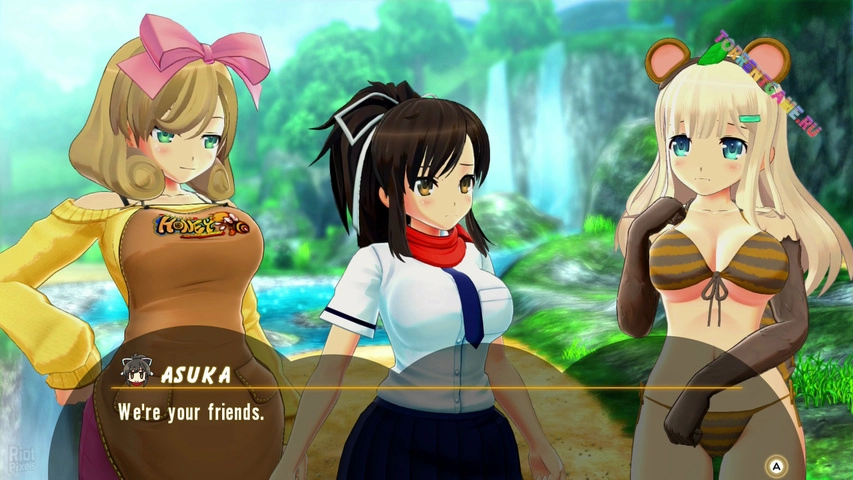Advance Asuka's dialogue text box

point(773,465)
